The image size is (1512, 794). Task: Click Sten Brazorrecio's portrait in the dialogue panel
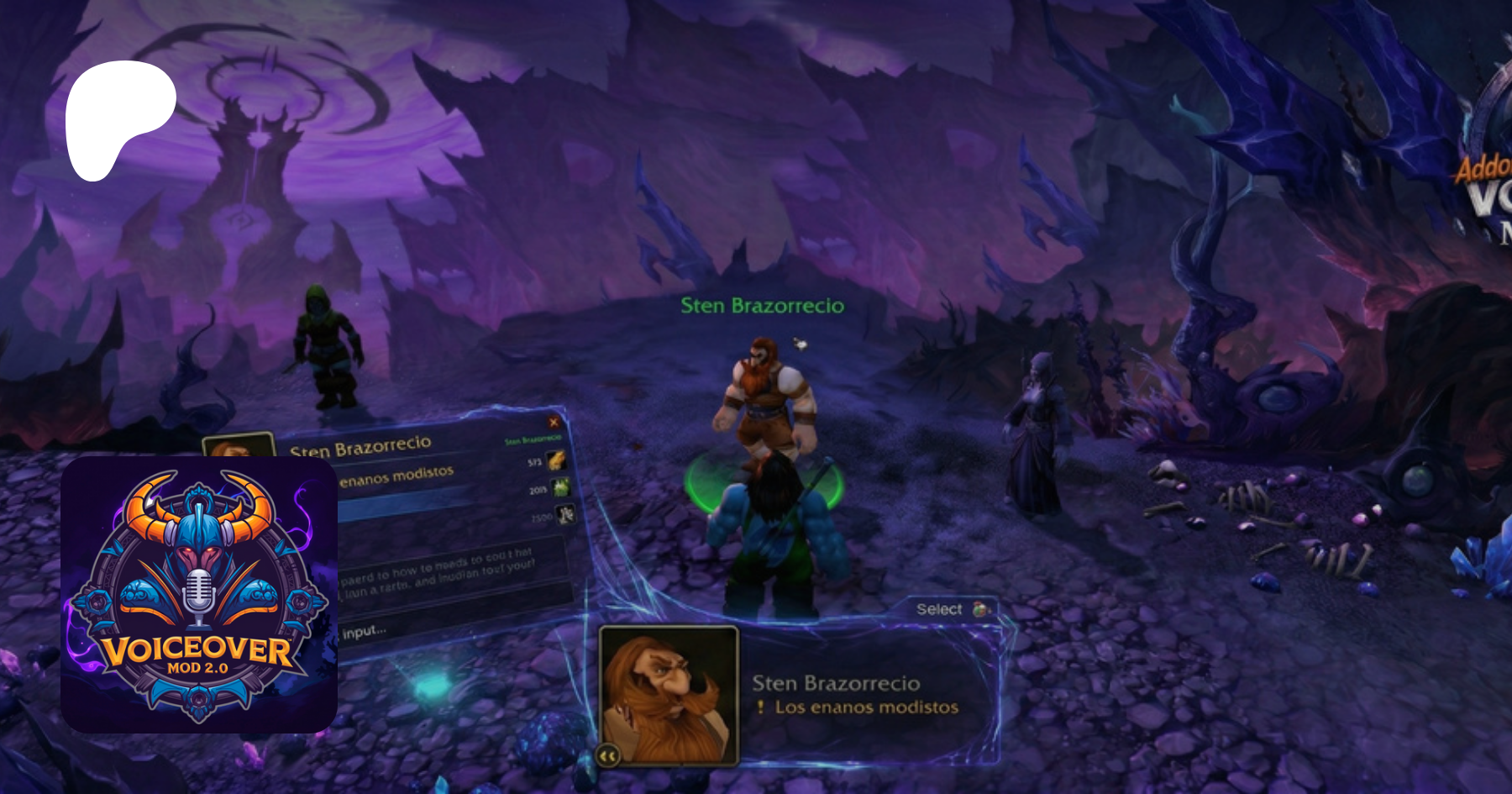pyautogui.click(x=669, y=694)
